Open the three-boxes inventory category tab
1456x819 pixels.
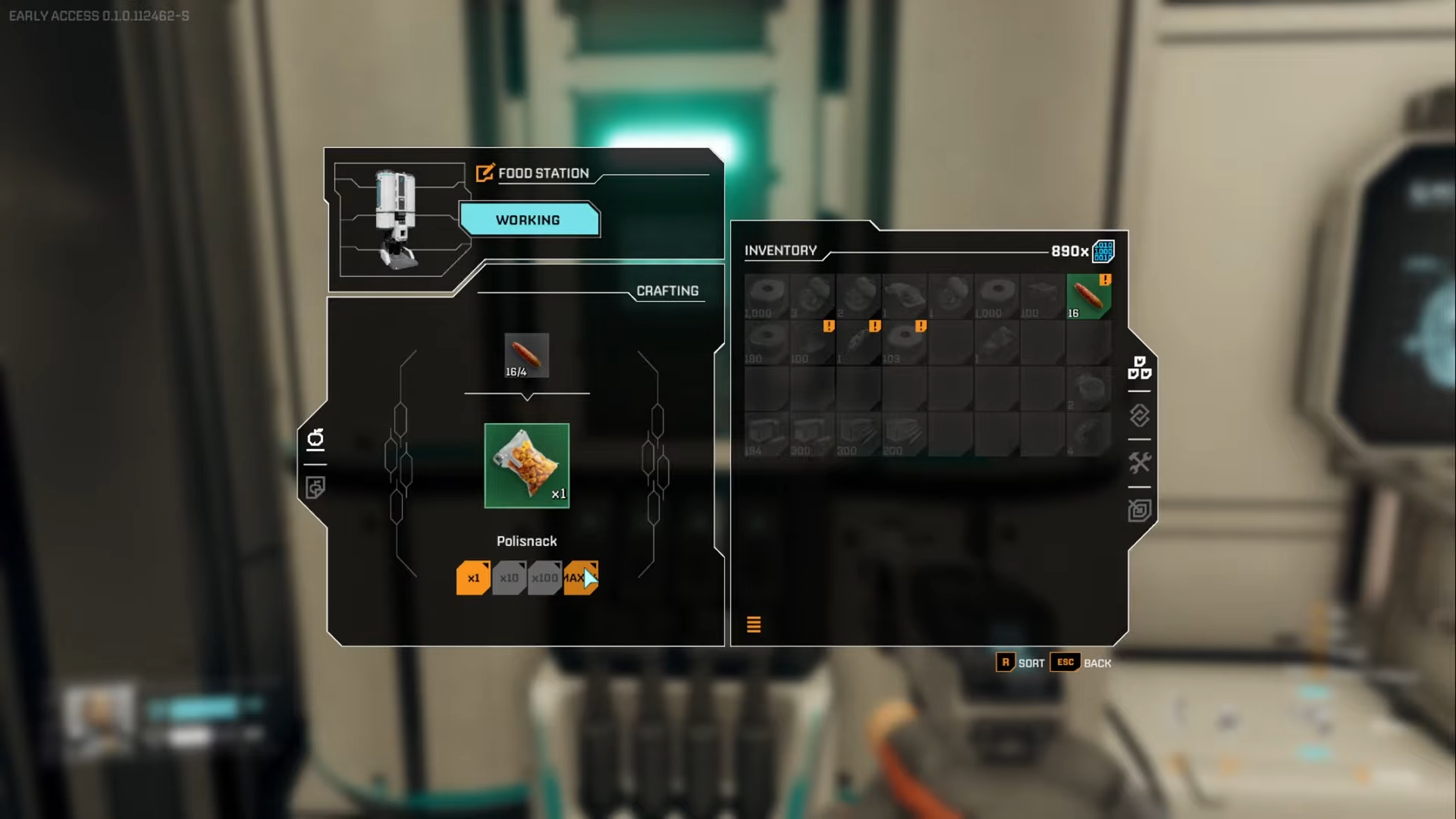[x=1139, y=368]
